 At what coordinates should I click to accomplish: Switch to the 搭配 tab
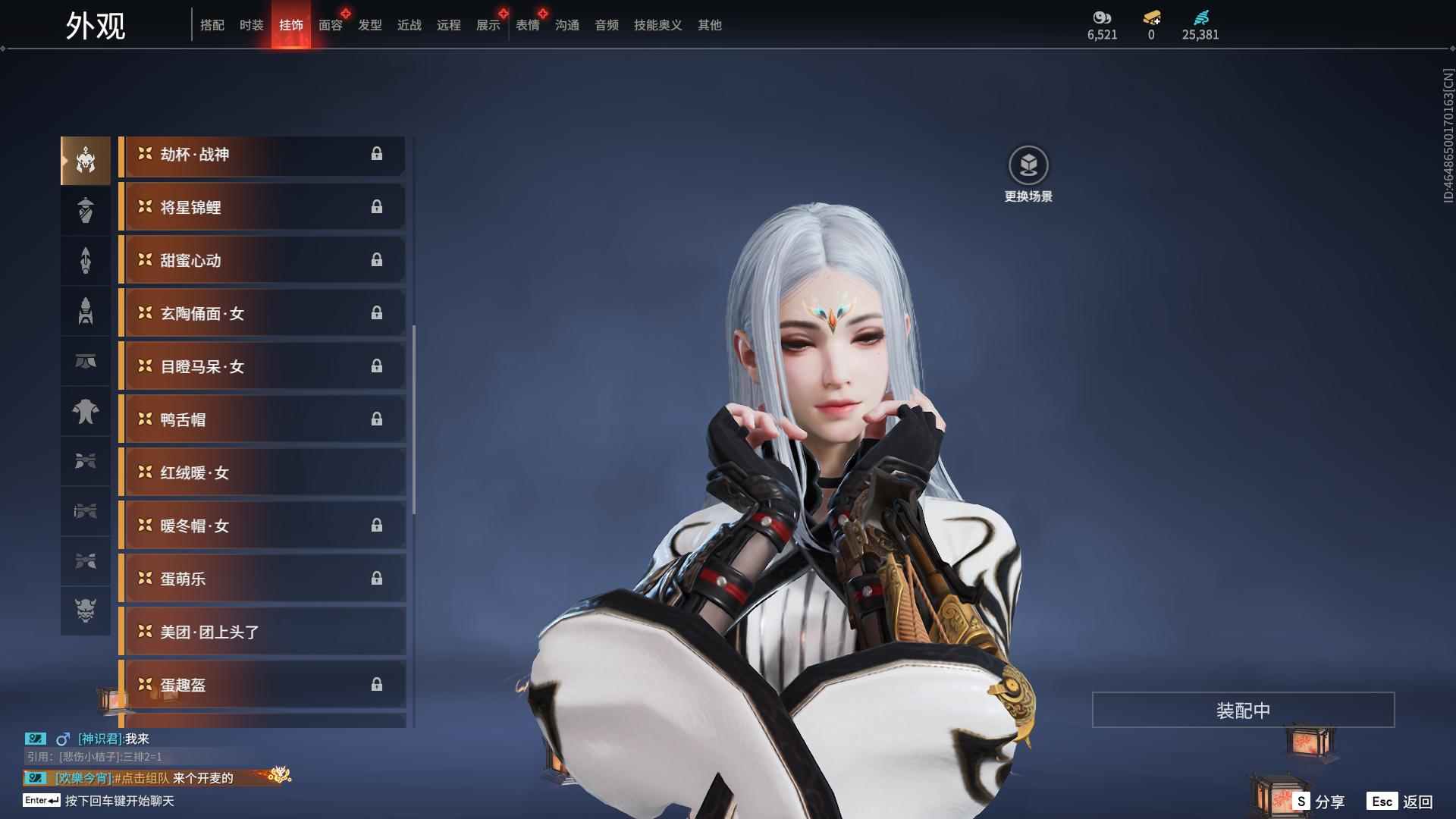click(212, 25)
